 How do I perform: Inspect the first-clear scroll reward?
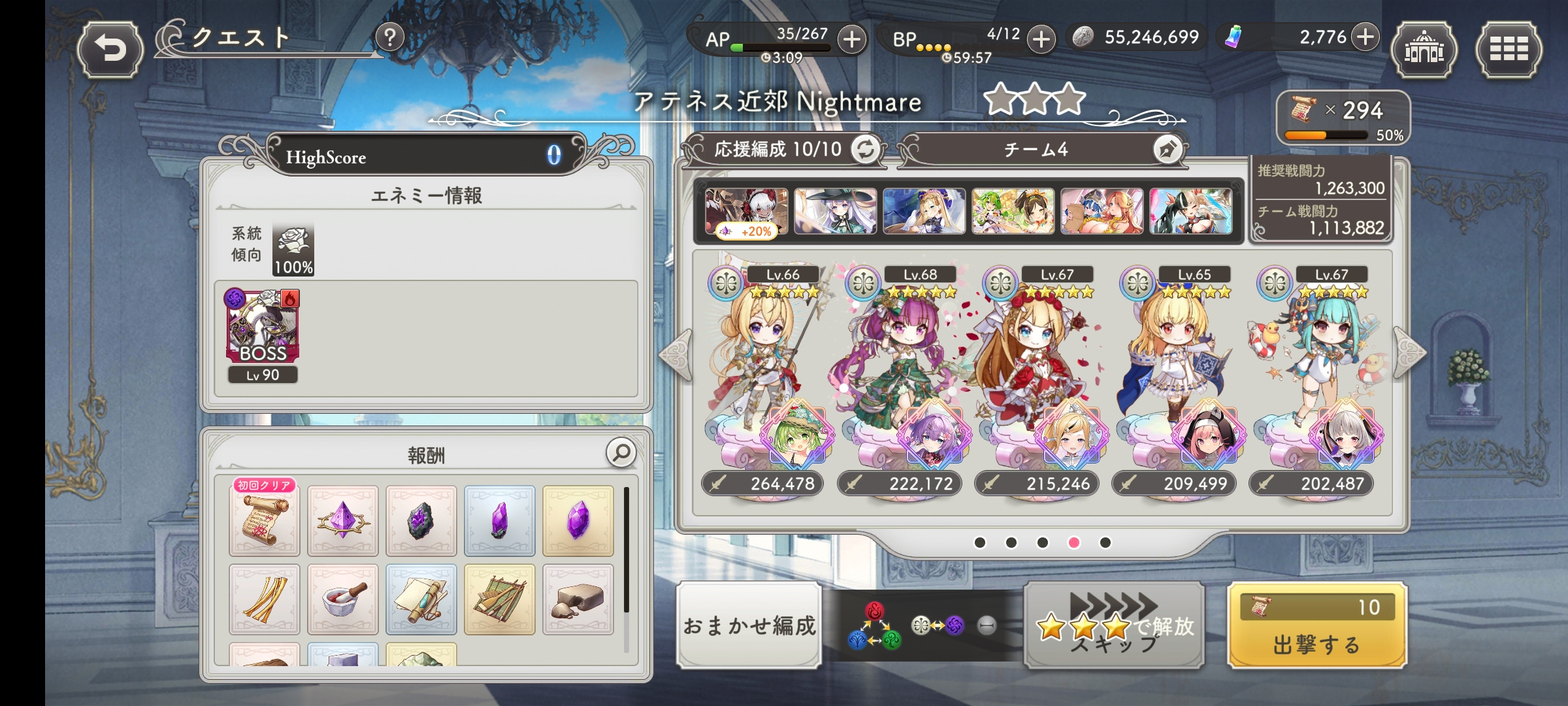click(x=264, y=521)
